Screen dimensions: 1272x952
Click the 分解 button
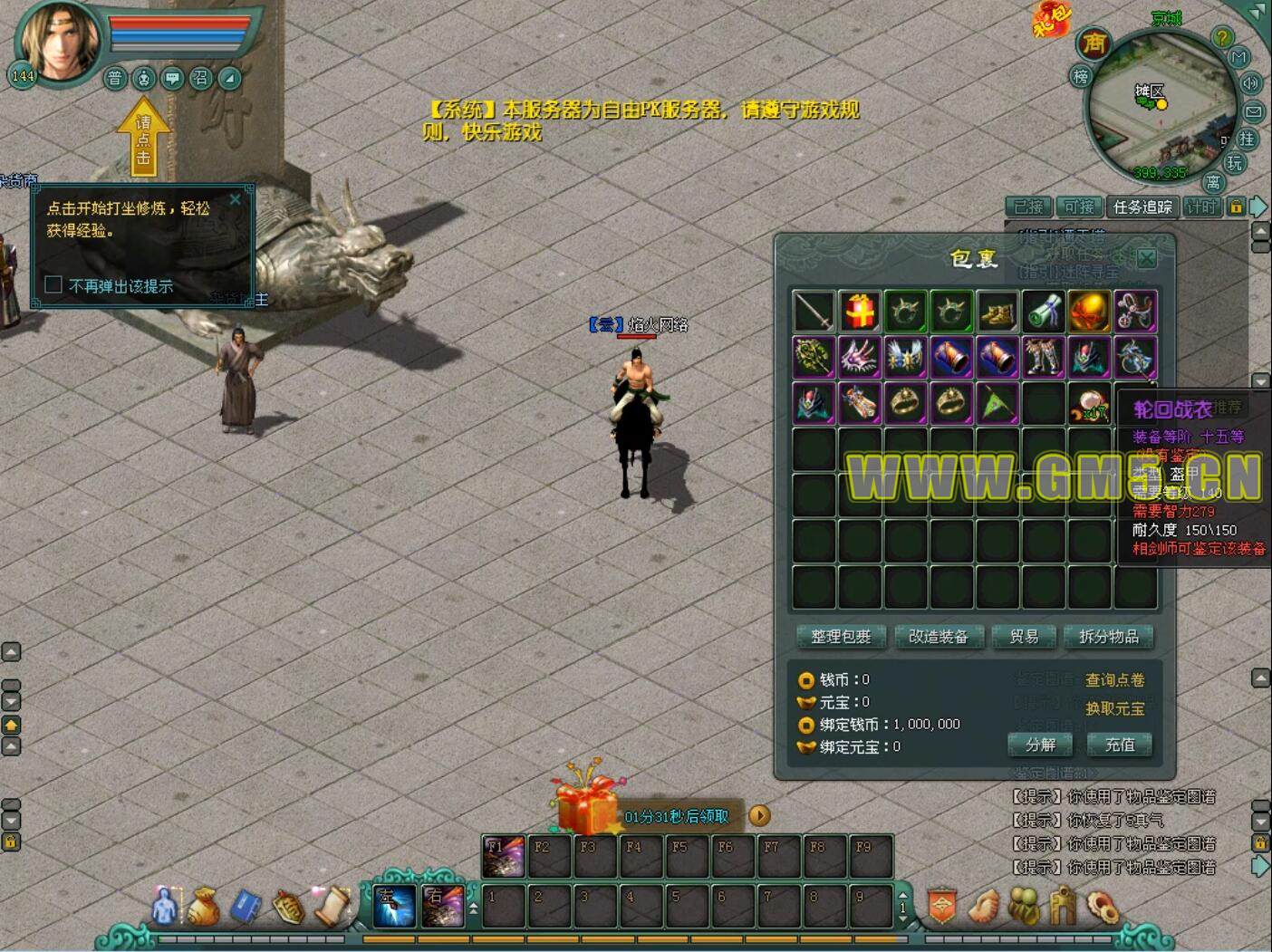click(1040, 745)
